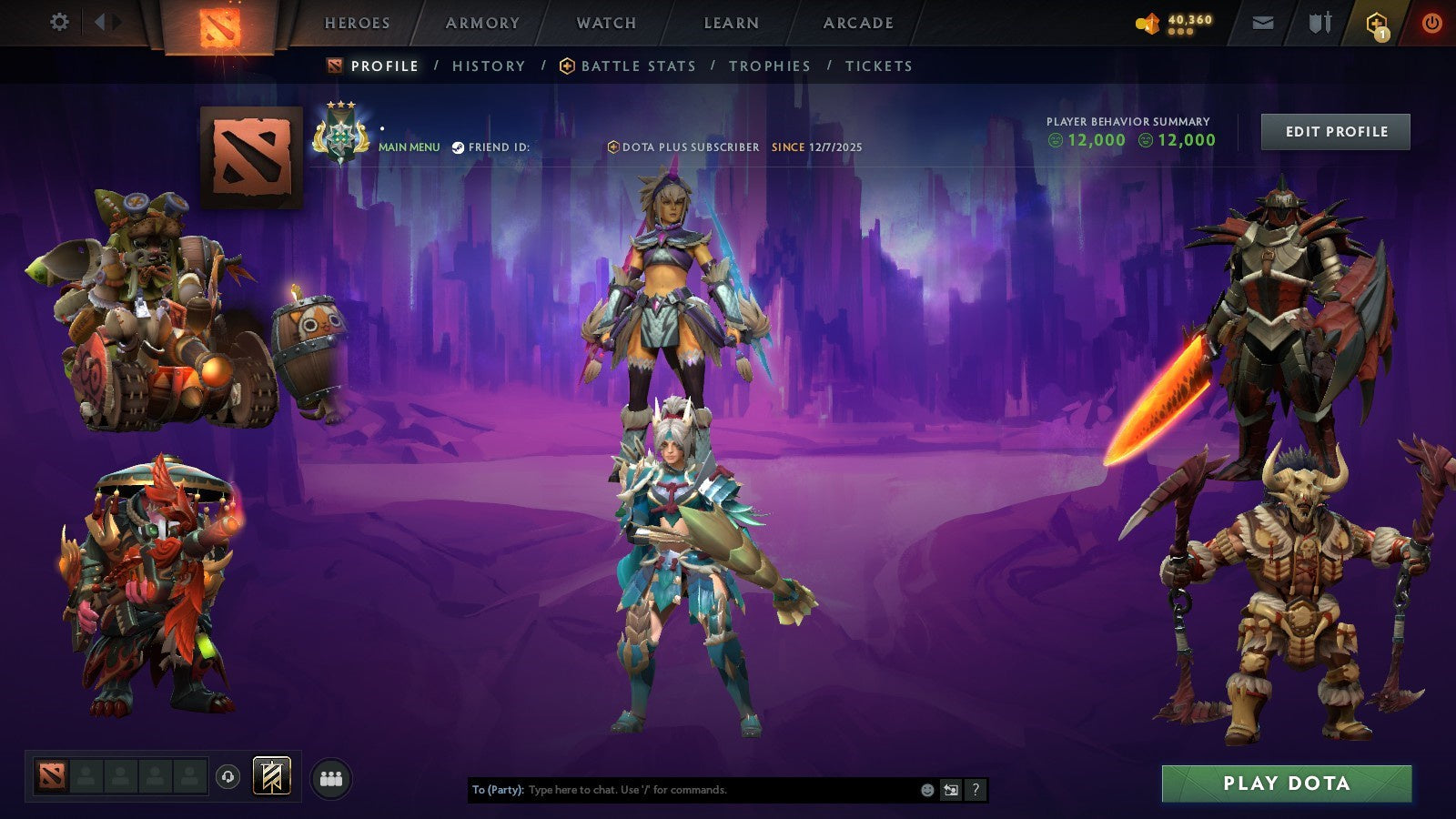
Task: Open the armory shield and sword icon
Action: (x=1319, y=22)
